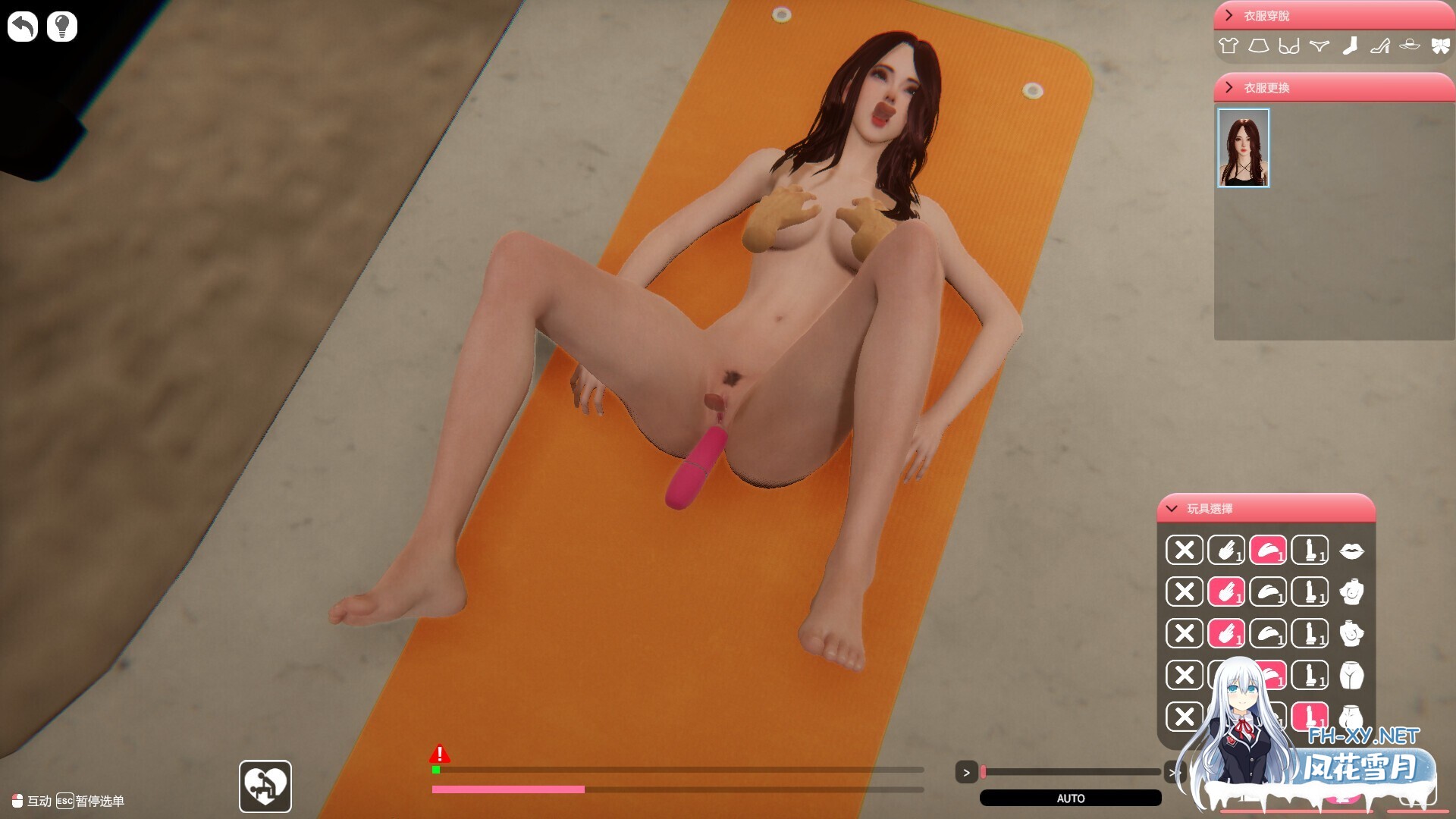
Task: Enable the dildo toy on the hips row
Action: 1310,676
